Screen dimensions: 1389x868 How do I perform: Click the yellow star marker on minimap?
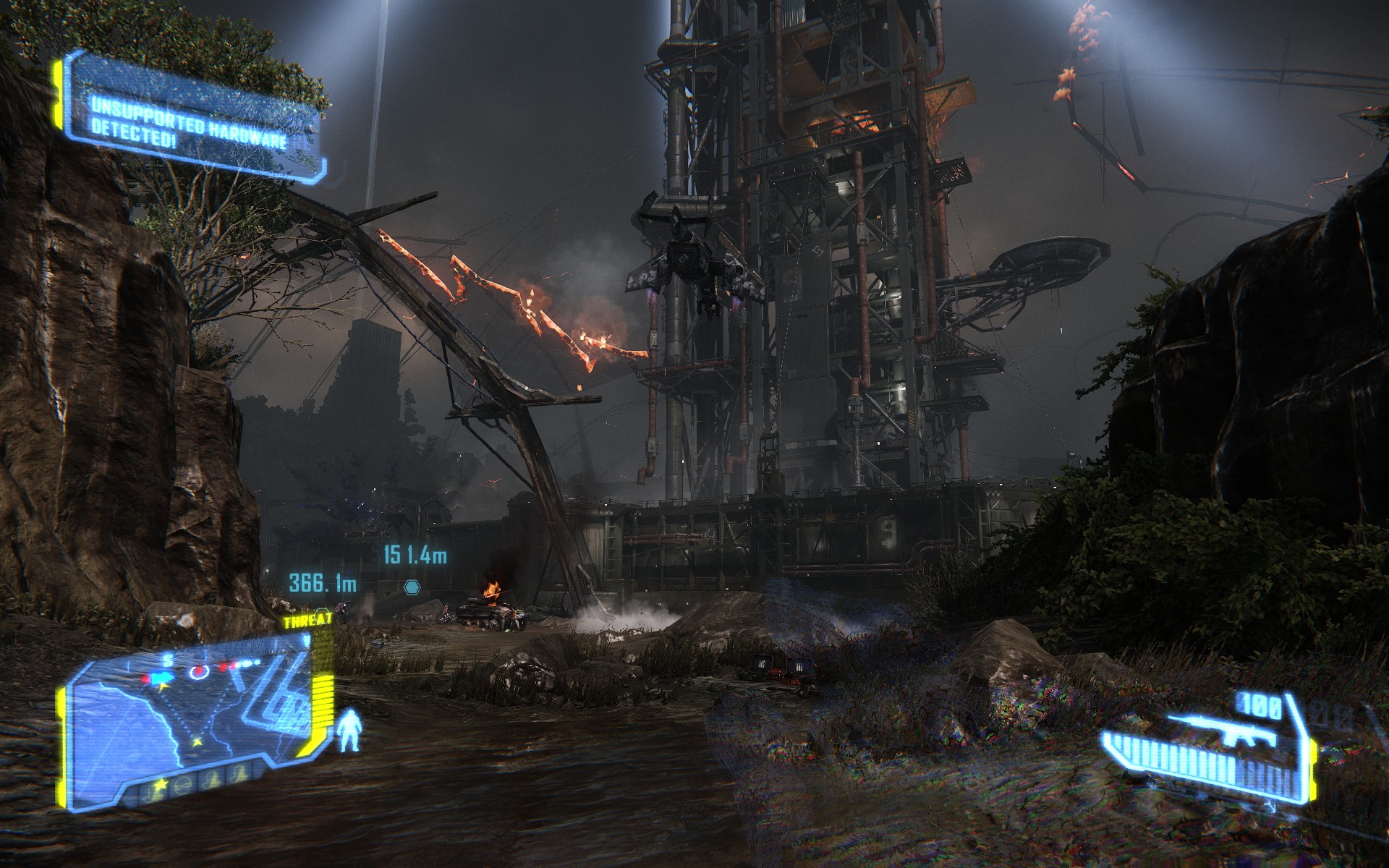(196, 742)
